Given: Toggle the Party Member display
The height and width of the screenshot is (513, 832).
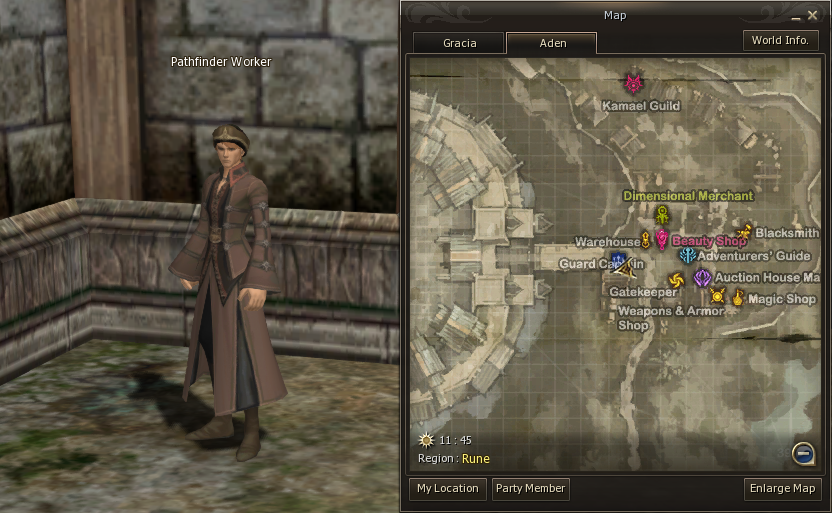Looking at the screenshot, I should (530, 488).
